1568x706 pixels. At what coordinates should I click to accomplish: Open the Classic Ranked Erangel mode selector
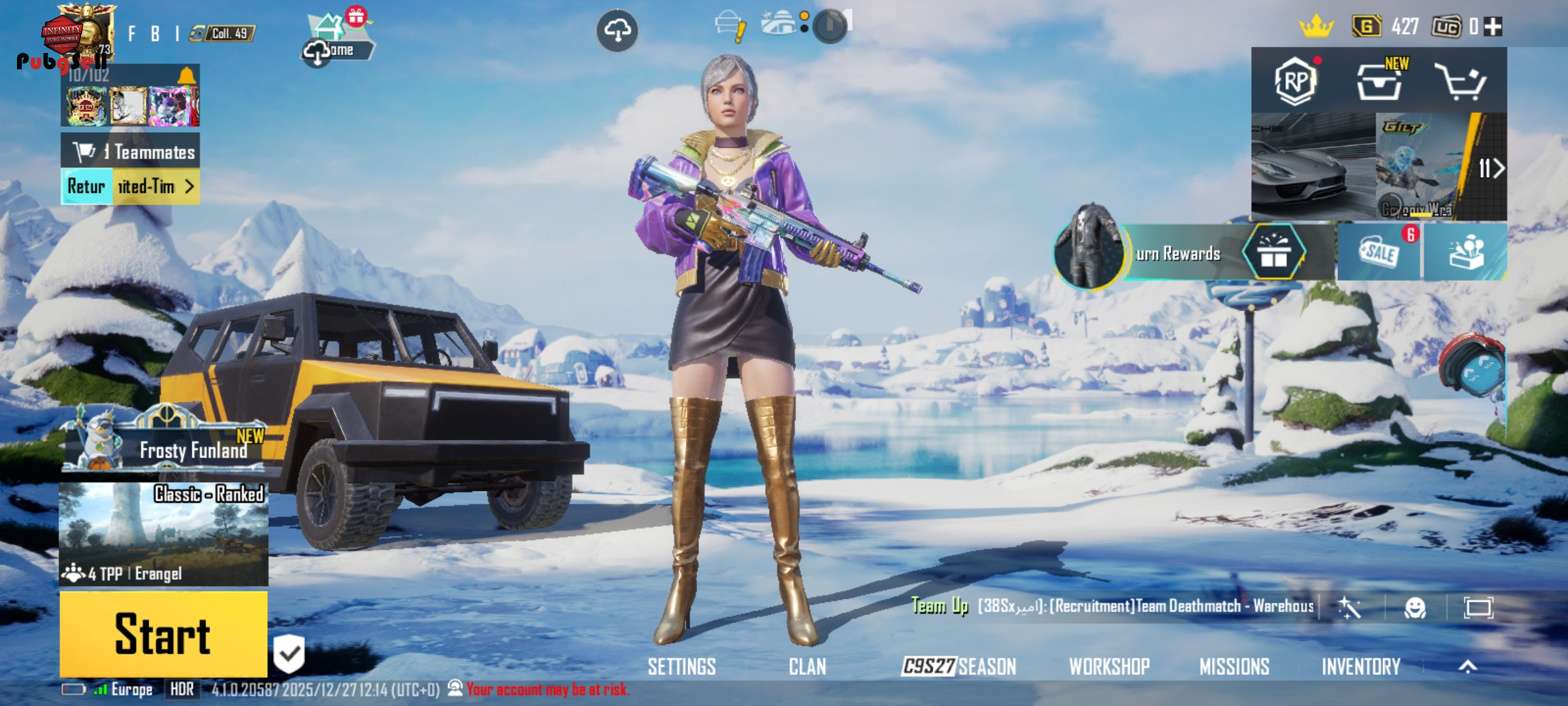click(163, 534)
